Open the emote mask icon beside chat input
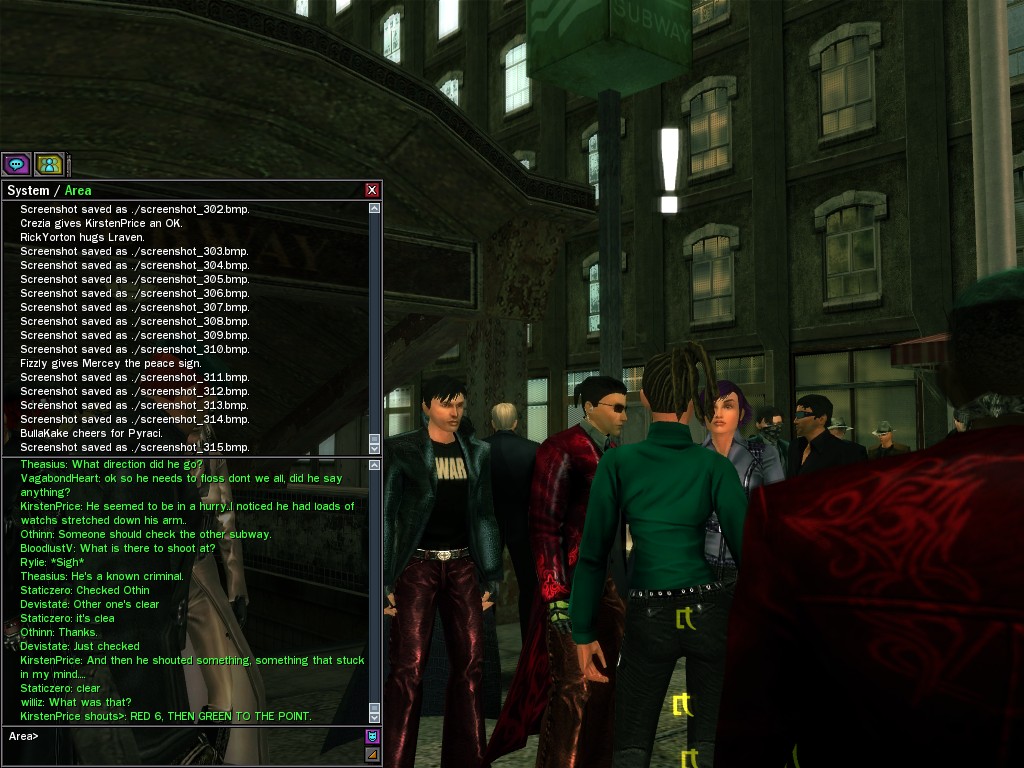This screenshot has height=768, width=1024. point(373,736)
